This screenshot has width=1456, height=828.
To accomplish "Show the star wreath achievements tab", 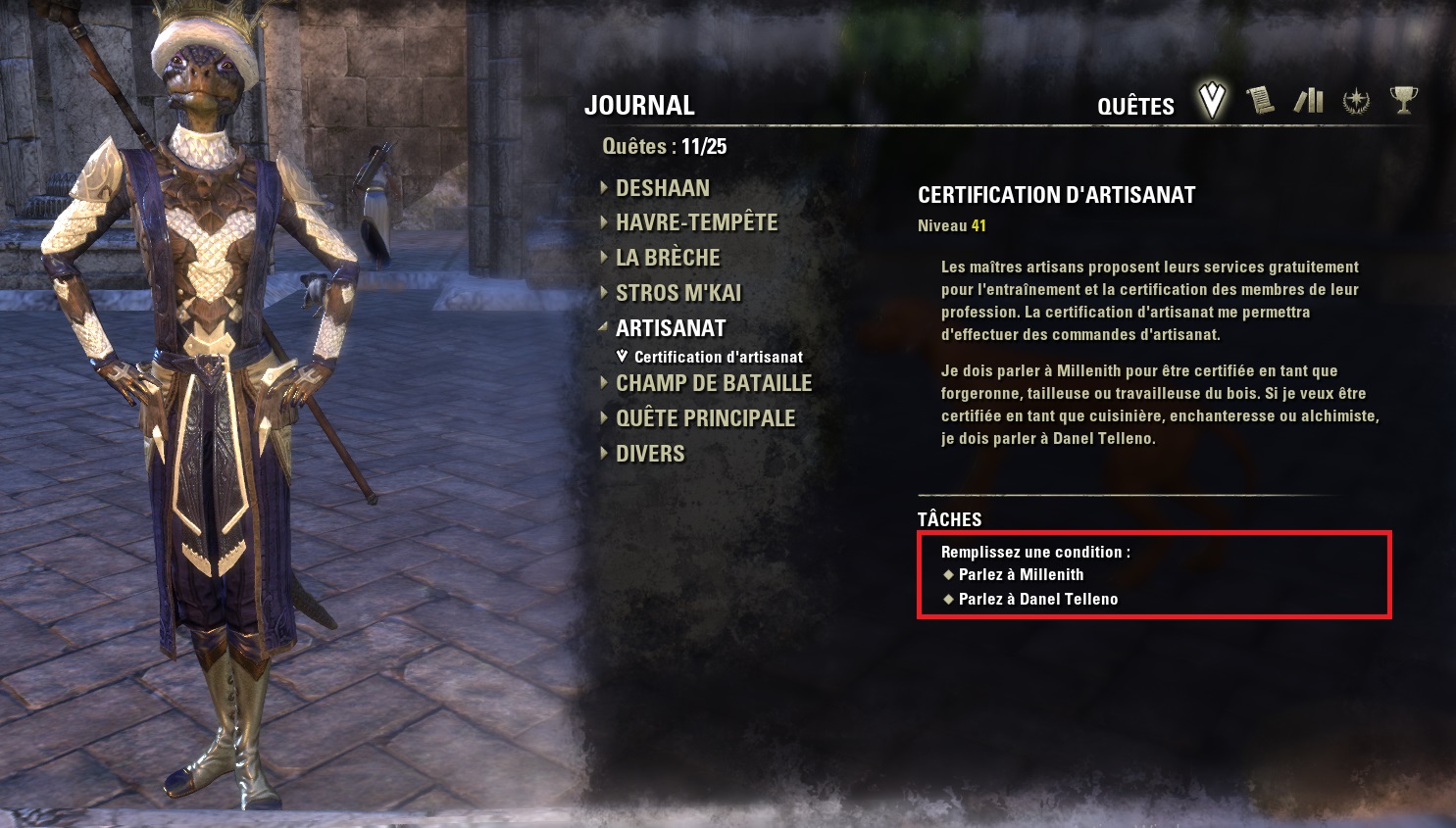I will pos(1356,100).
